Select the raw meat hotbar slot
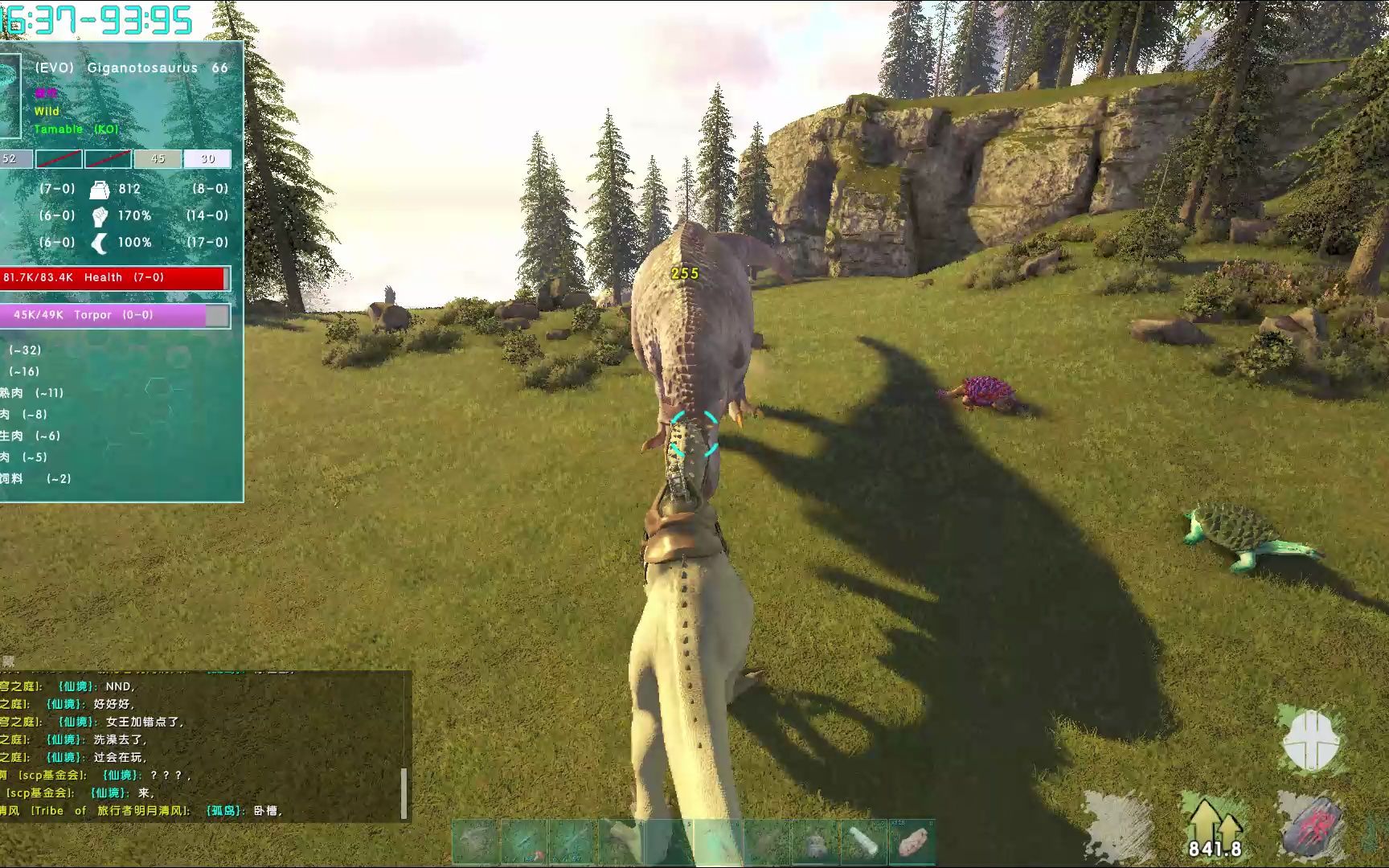This screenshot has width=1389, height=868. 912,842
